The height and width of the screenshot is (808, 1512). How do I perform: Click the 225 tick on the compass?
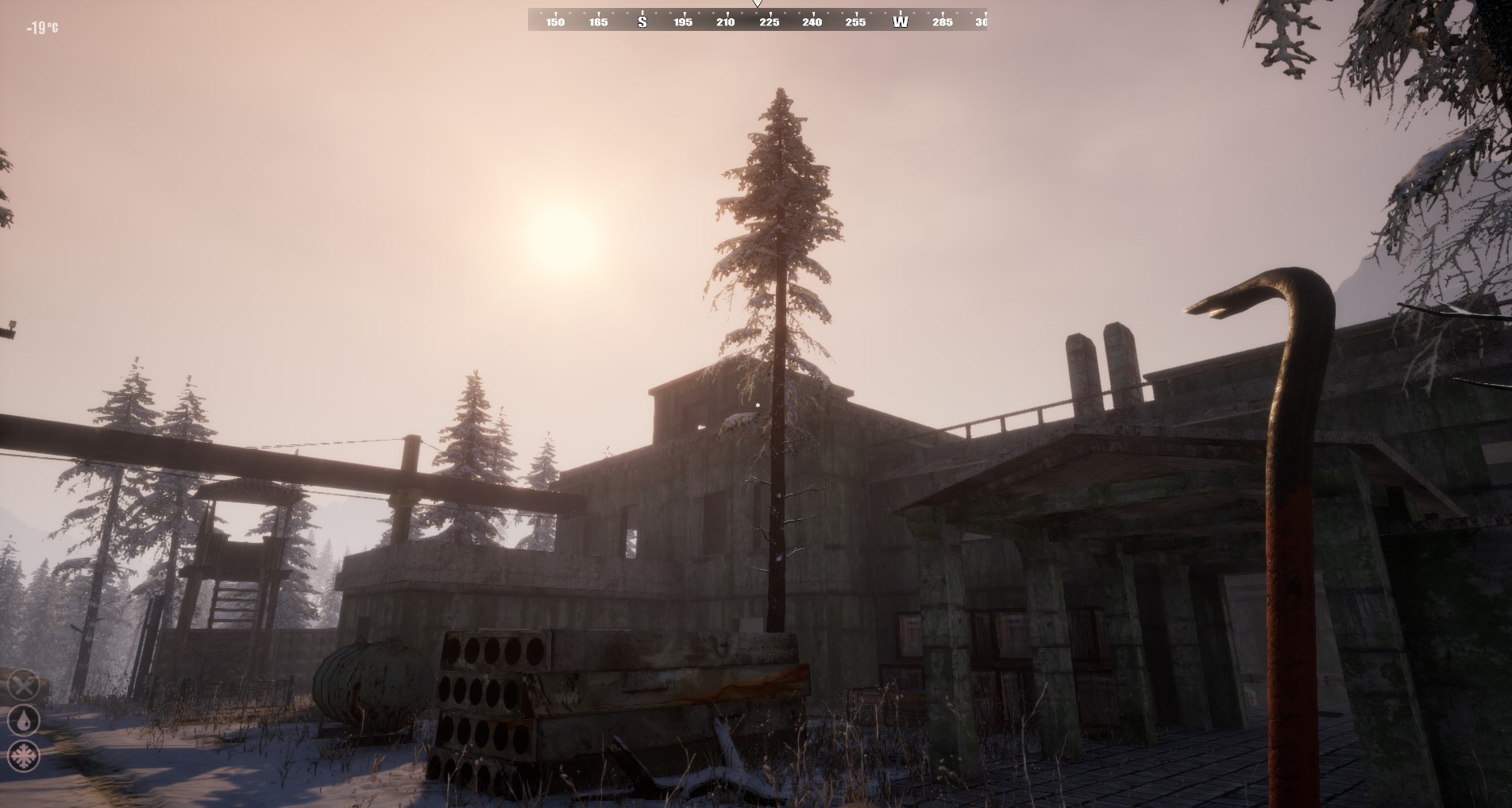pos(770,22)
